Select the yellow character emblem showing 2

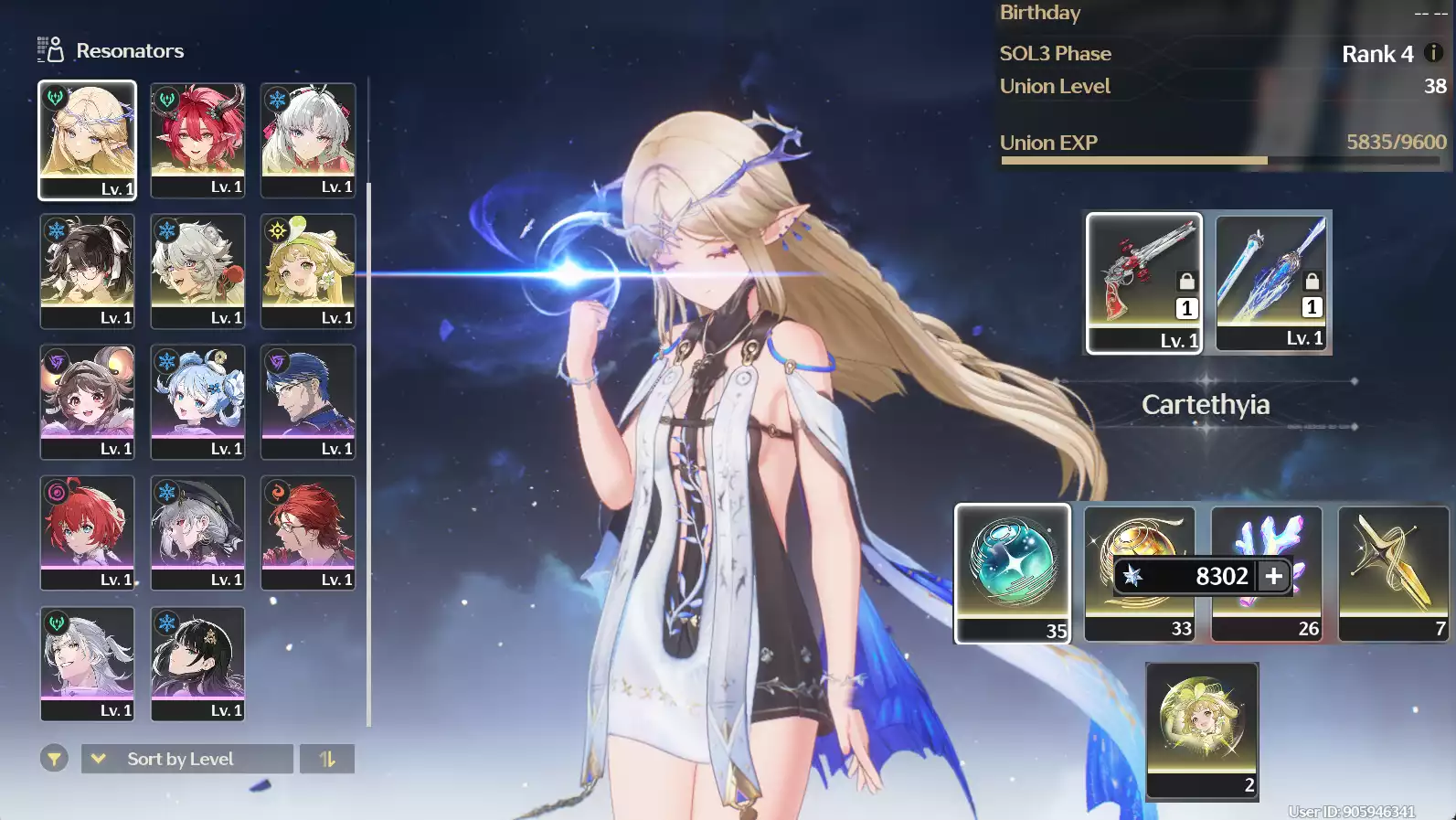coord(1202,733)
